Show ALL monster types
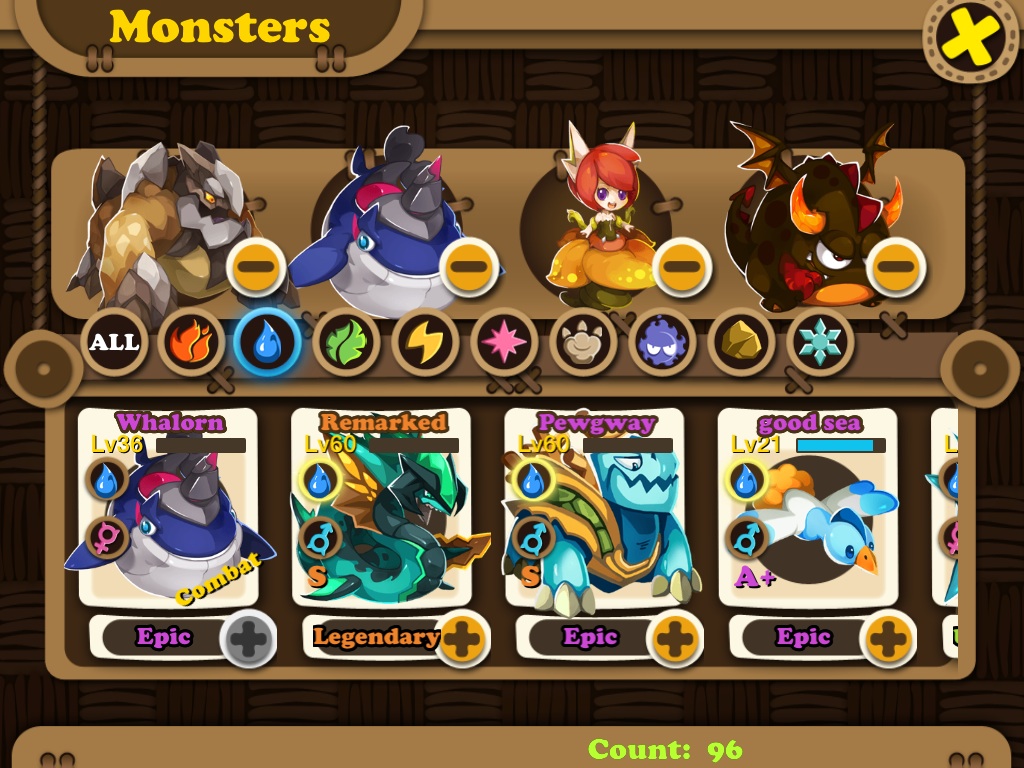Screen dimensions: 1024x768 pos(114,342)
